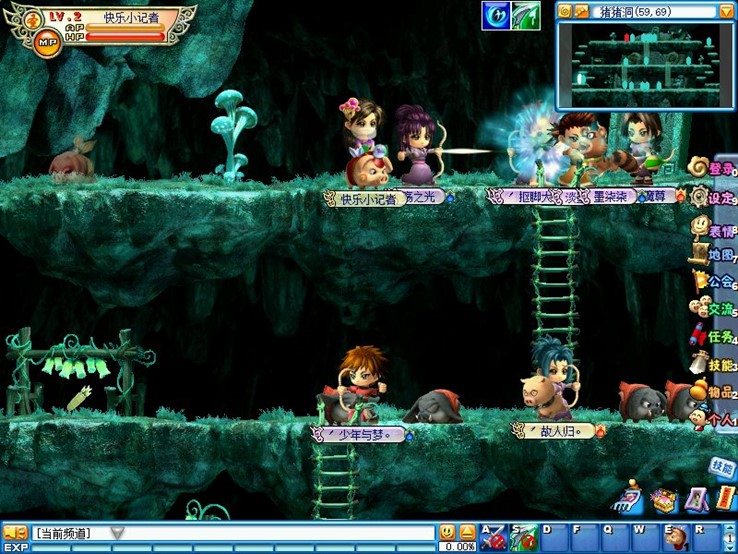Viewport: 738px width, 554px height.
Task: Open the chat emoticon smiley button
Action: (x=447, y=533)
